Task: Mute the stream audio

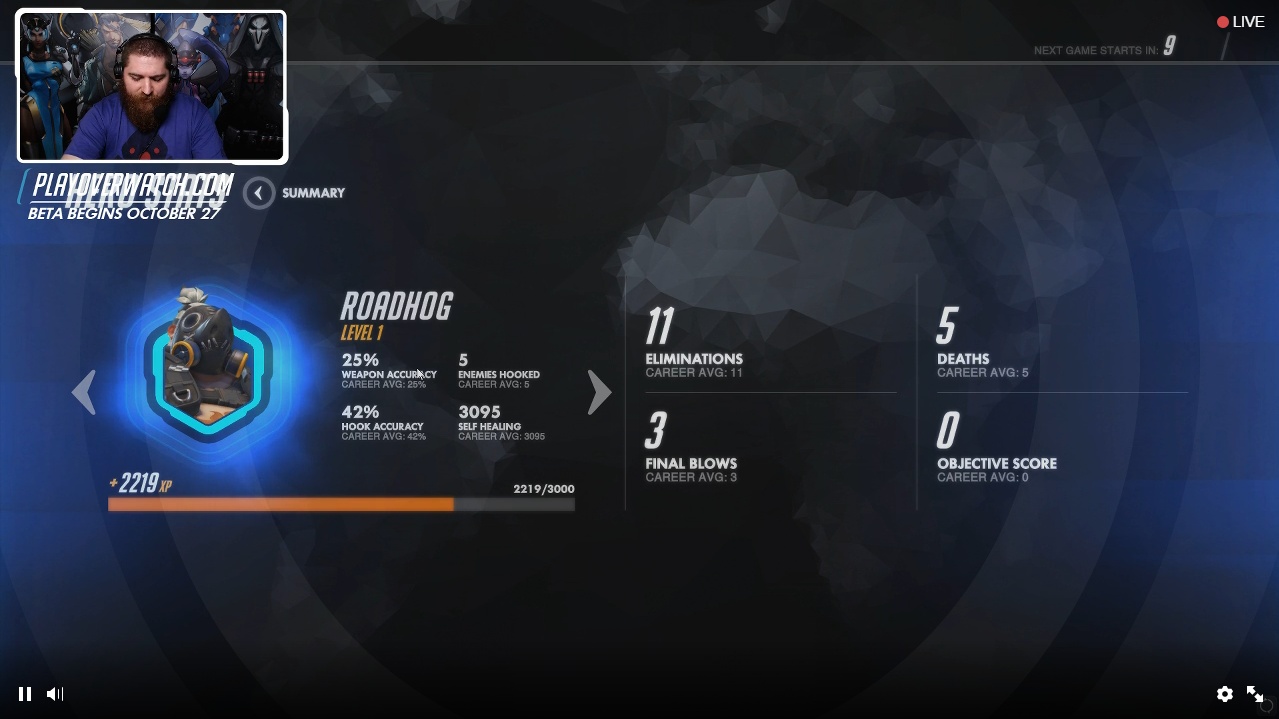Action: tap(55, 694)
